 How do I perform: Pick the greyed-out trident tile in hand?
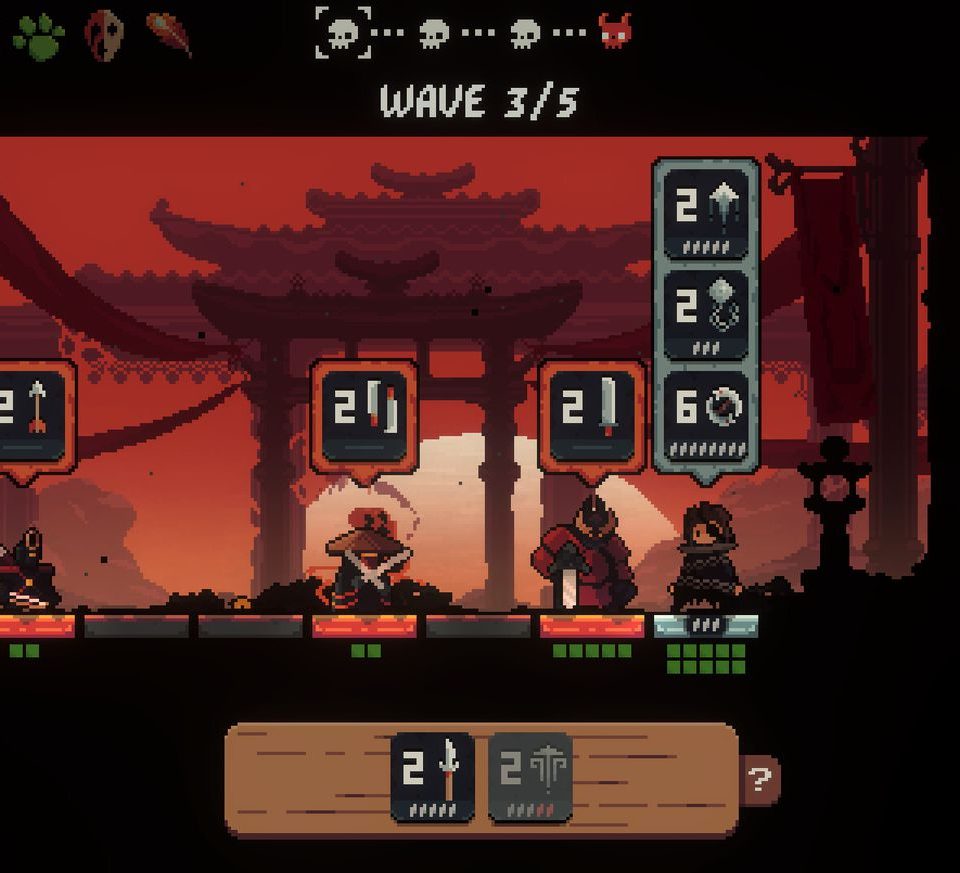(x=530, y=777)
